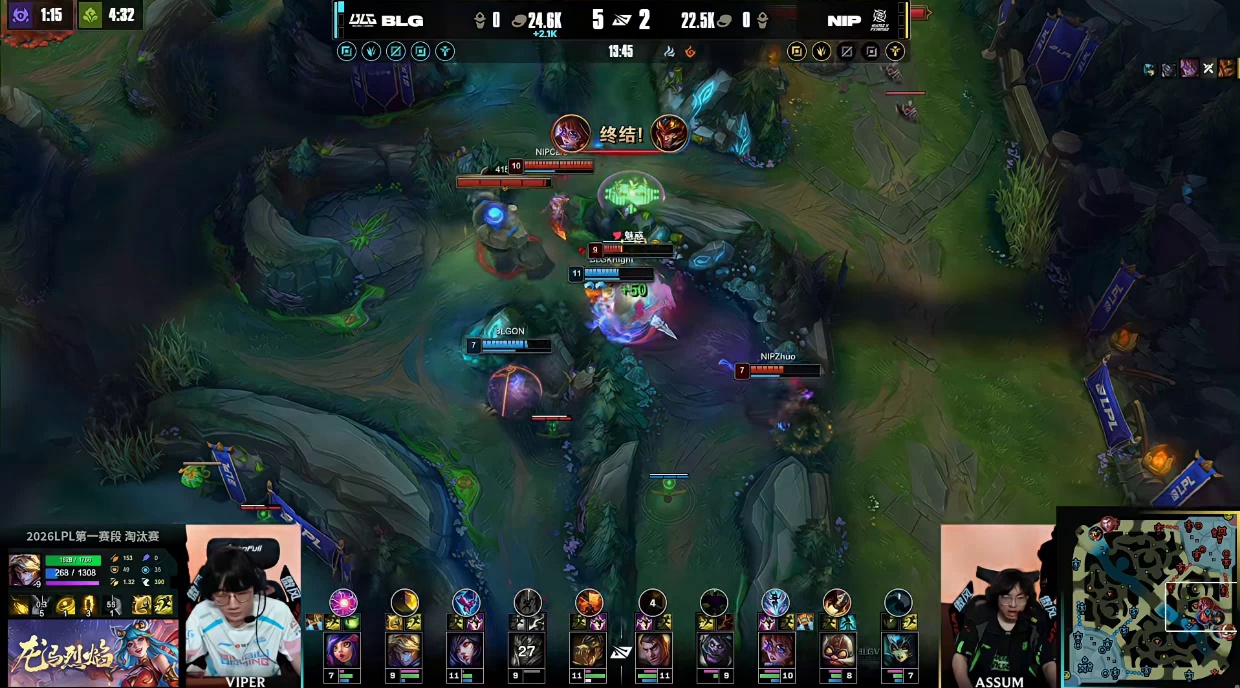Select the Ezreal portrait in the bottom roster
Image resolution: width=1240 pixels, height=688 pixels.
click(x=404, y=650)
